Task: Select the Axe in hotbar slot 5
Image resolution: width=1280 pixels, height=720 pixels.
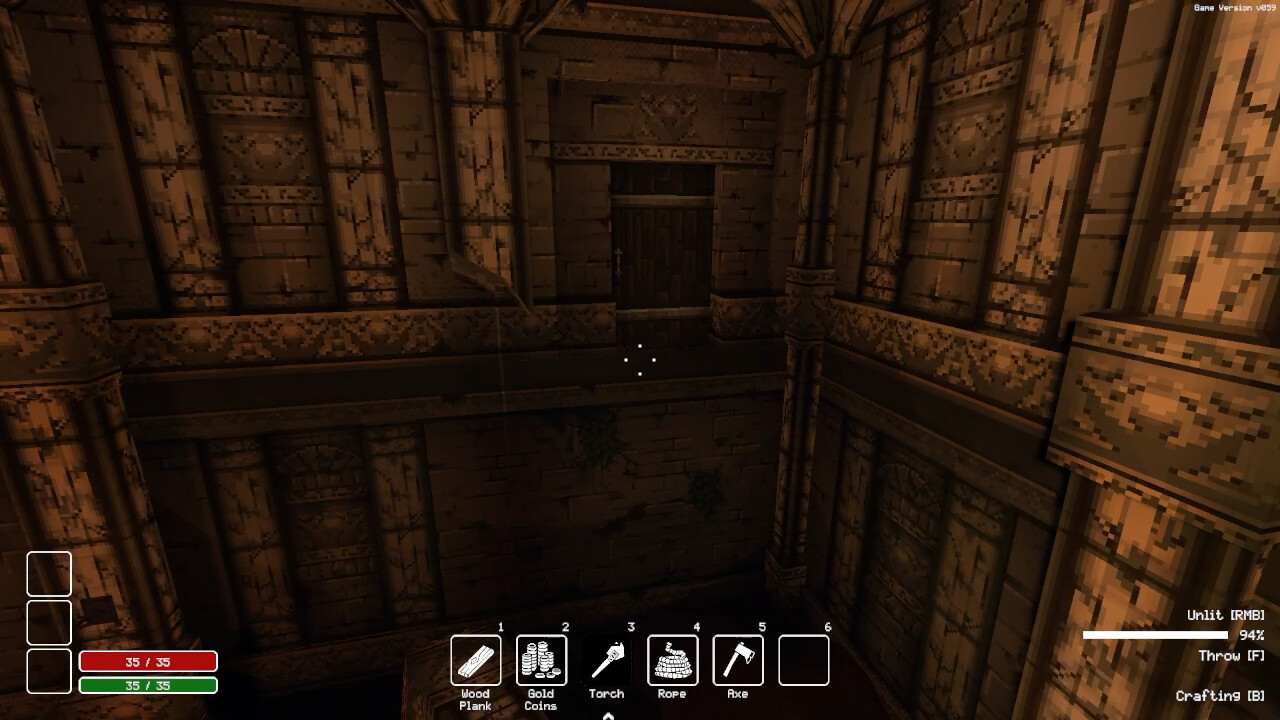Action: pyautogui.click(x=737, y=659)
